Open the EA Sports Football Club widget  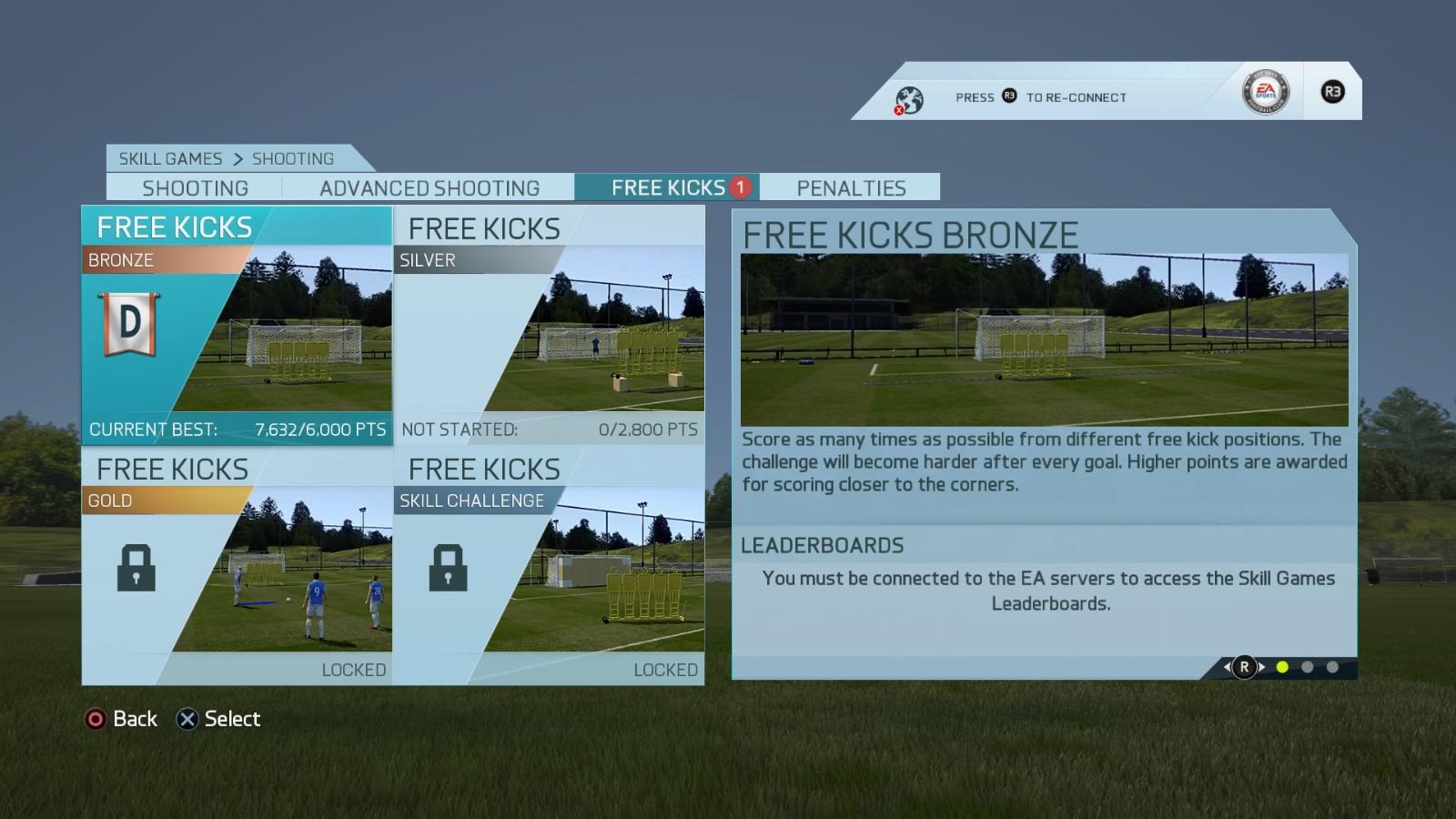tap(1266, 92)
